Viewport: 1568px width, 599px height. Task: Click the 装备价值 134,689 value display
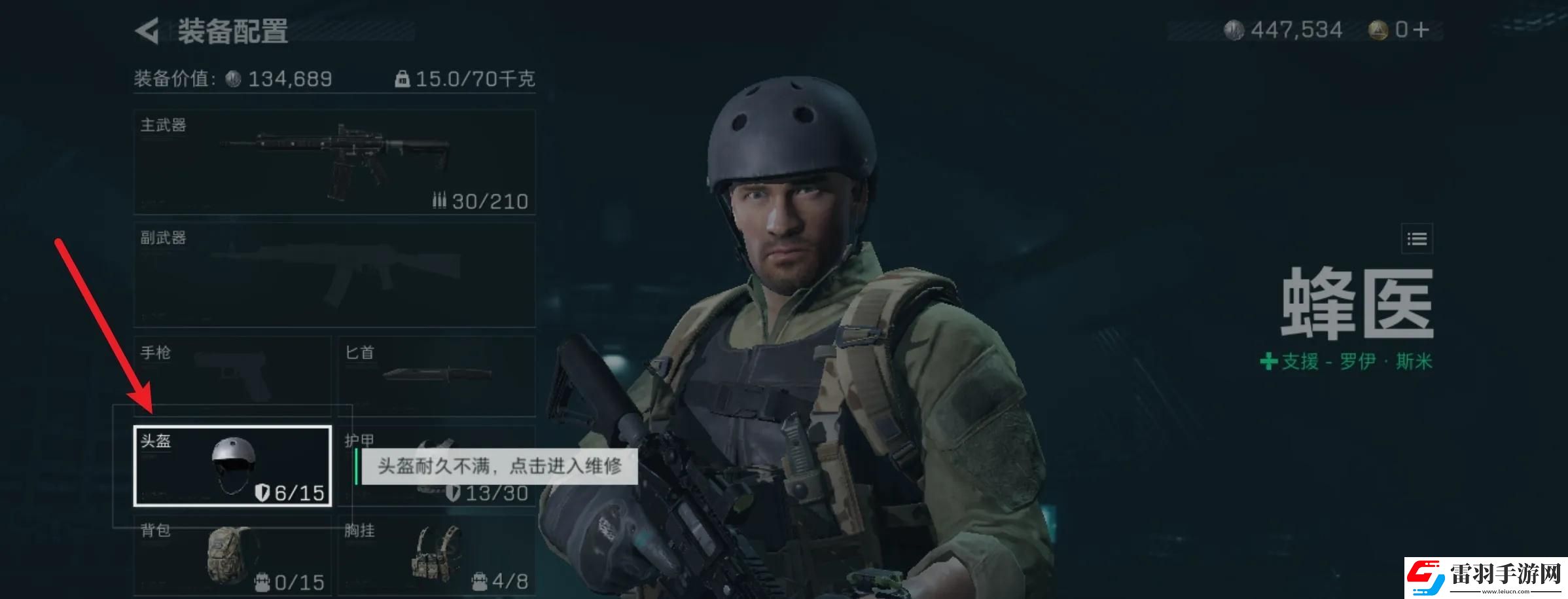tap(229, 79)
